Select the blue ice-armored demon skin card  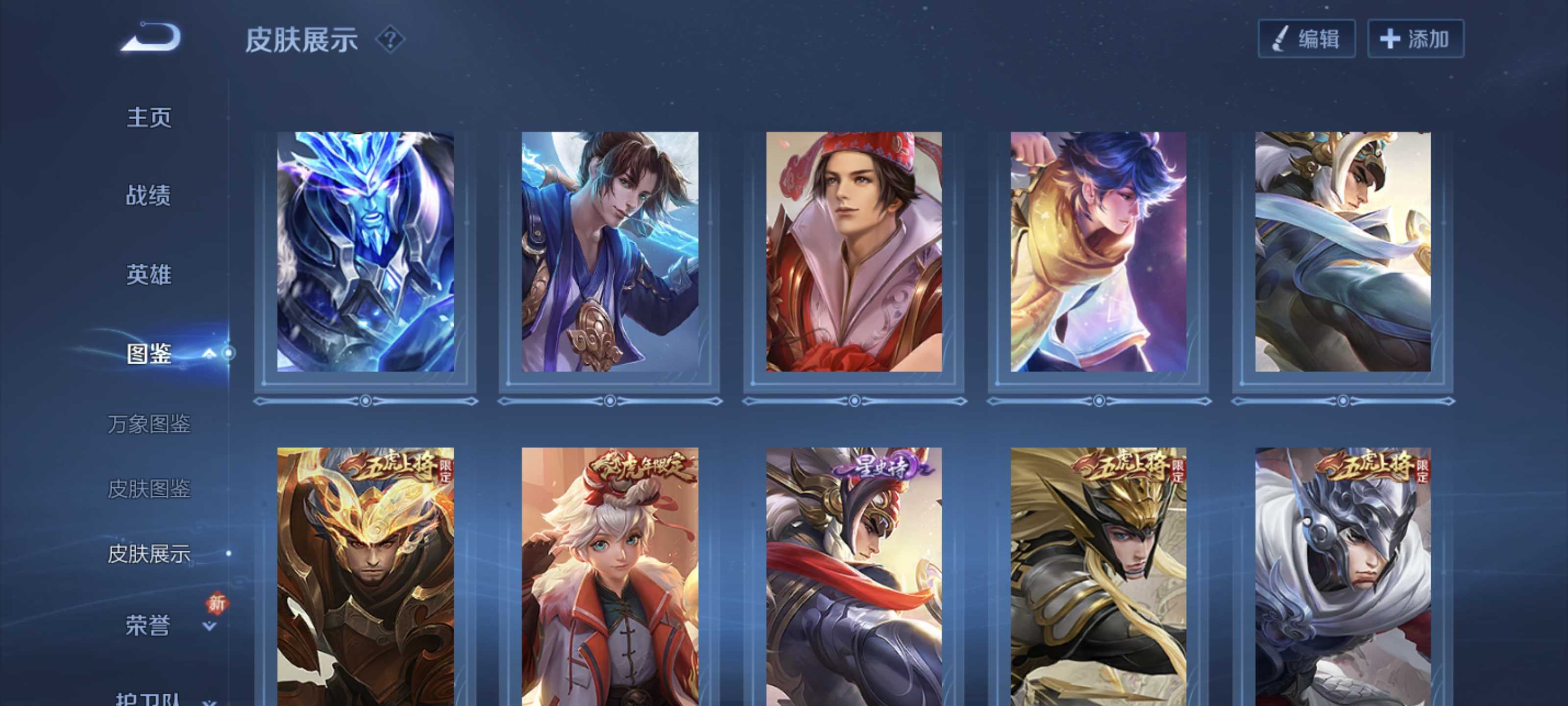pos(365,252)
